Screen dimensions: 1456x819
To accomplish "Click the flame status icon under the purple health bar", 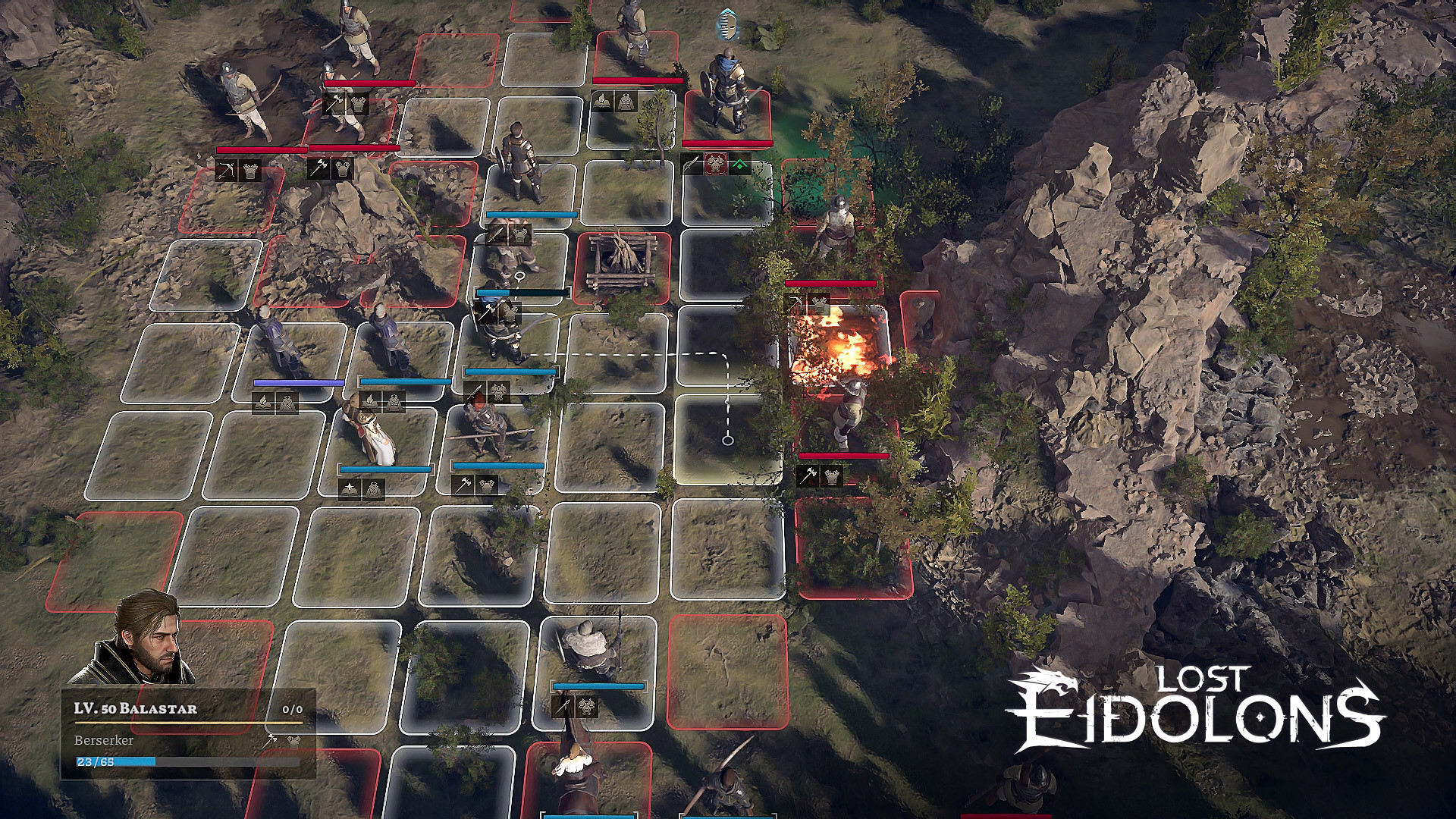I will point(263,403).
